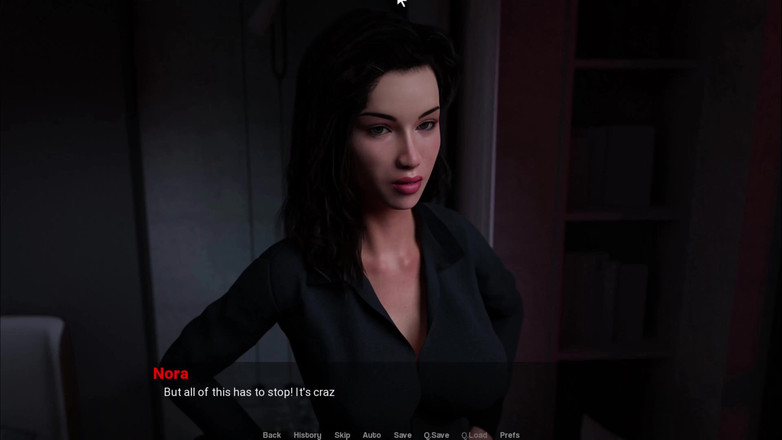Click Q.Load to quick load

[474, 435]
